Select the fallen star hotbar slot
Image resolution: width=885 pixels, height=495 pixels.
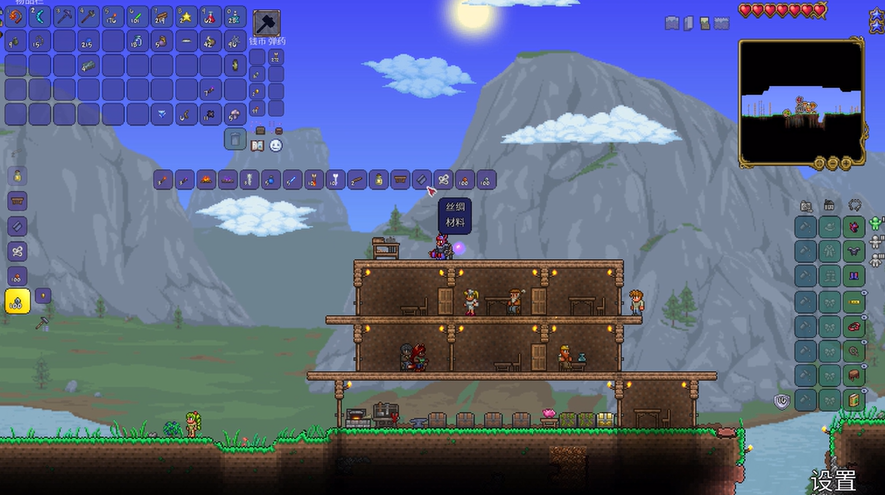point(187,16)
